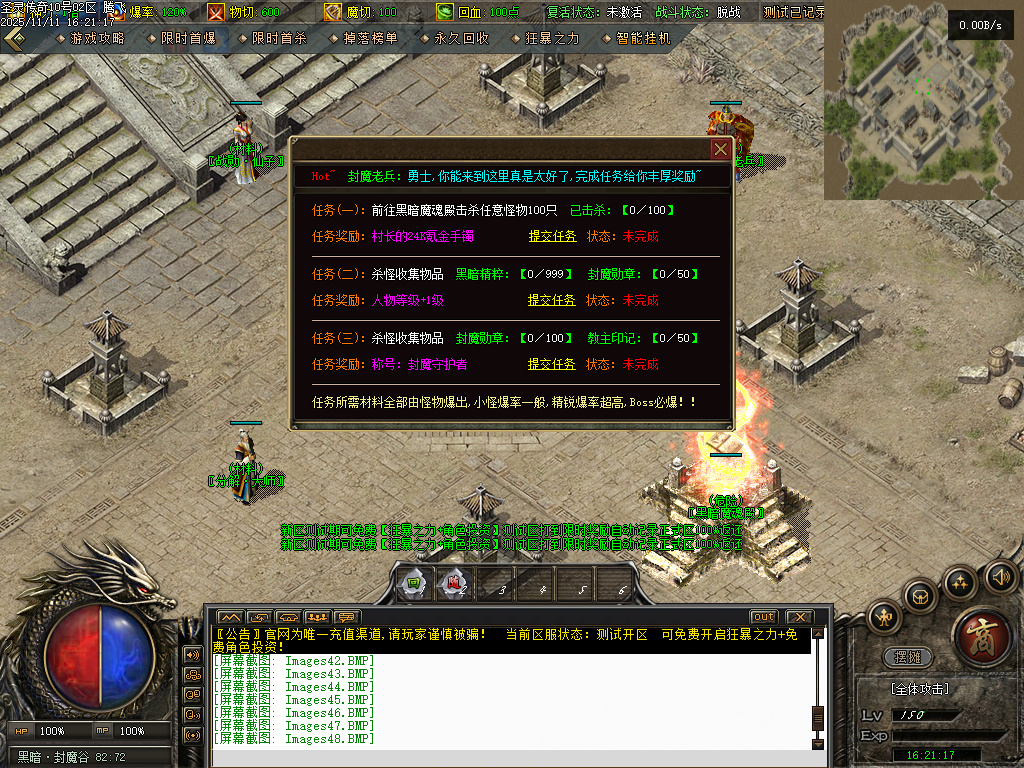Click the 摆摊 stall button

(x=907, y=657)
